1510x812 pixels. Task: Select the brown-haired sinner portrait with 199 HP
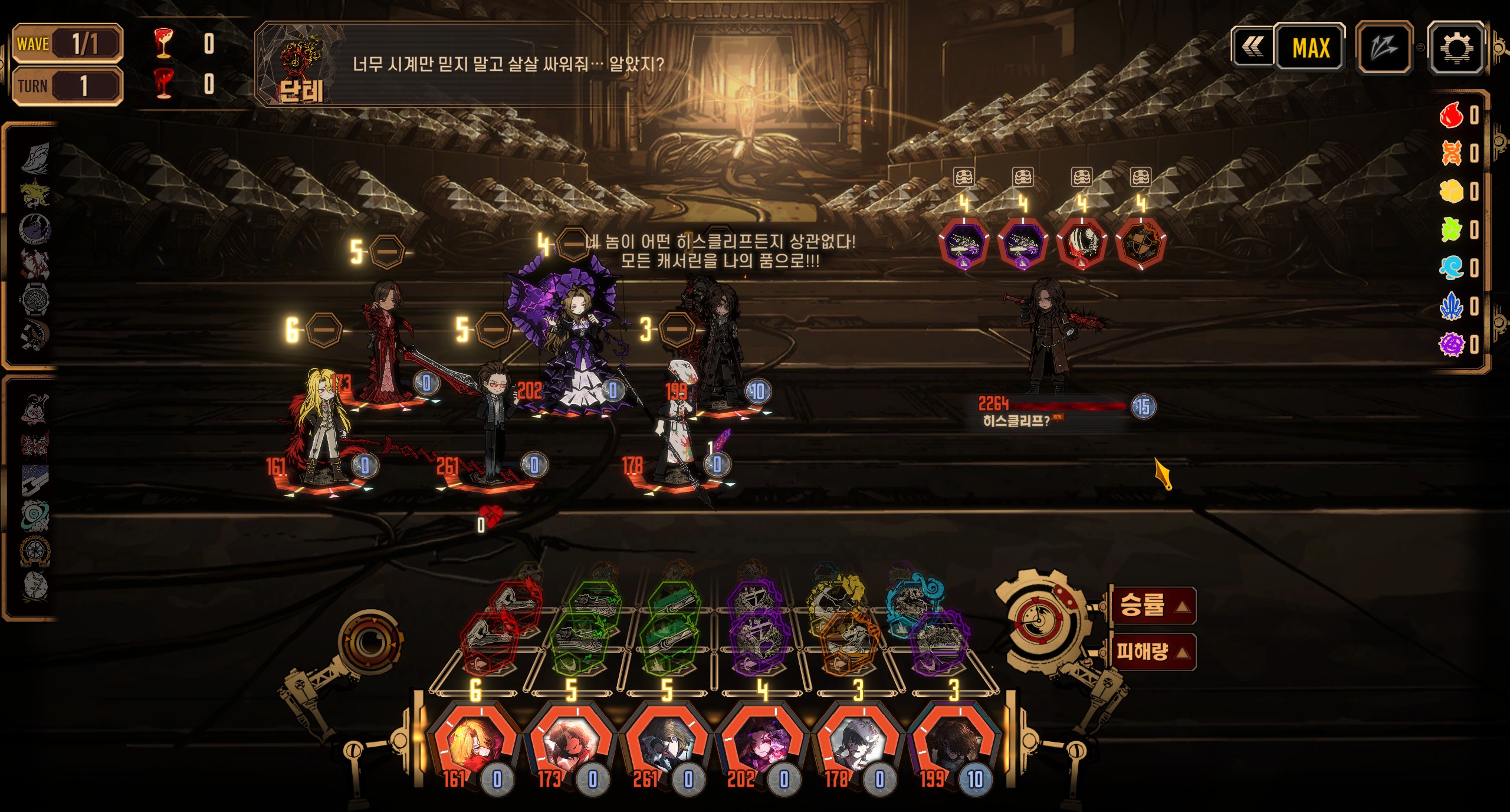(954, 745)
